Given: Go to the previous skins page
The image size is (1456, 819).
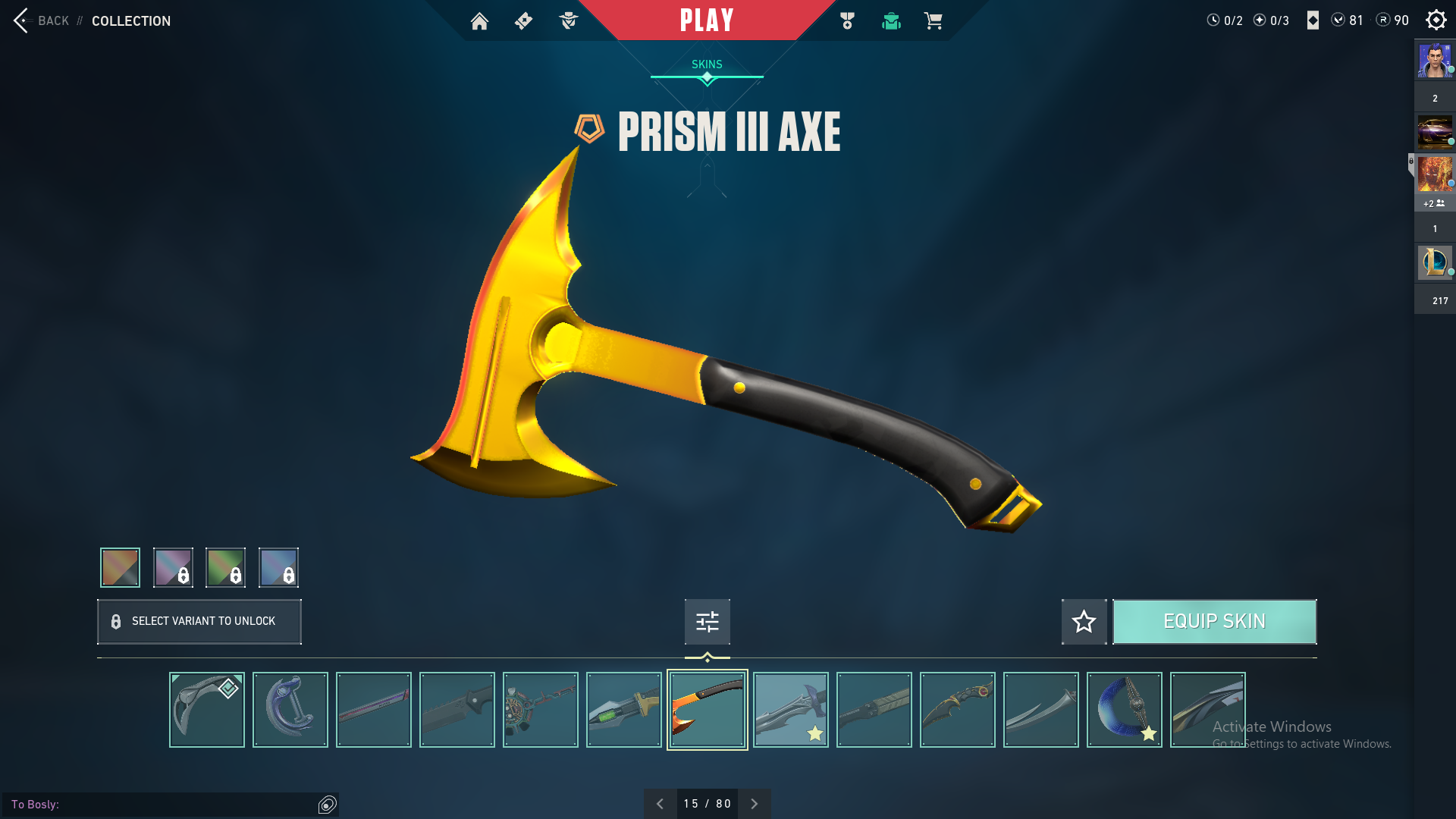Looking at the screenshot, I should 660,804.
